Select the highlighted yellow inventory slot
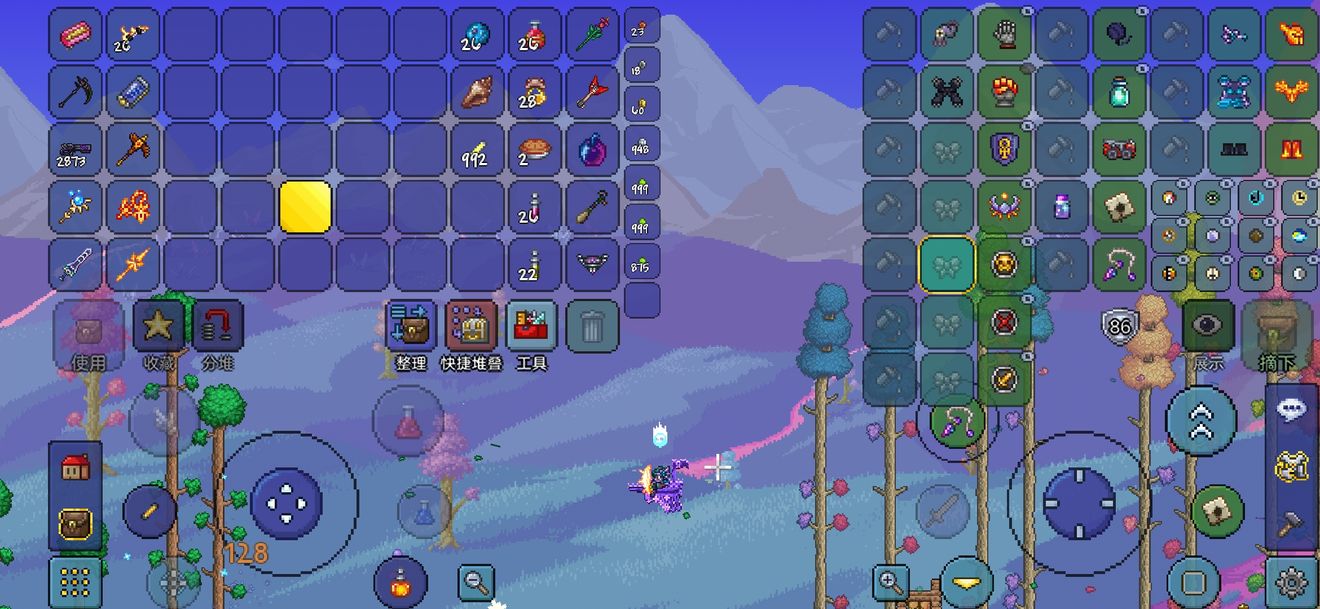The width and height of the screenshot is (1320, 609). coord(305,207)
